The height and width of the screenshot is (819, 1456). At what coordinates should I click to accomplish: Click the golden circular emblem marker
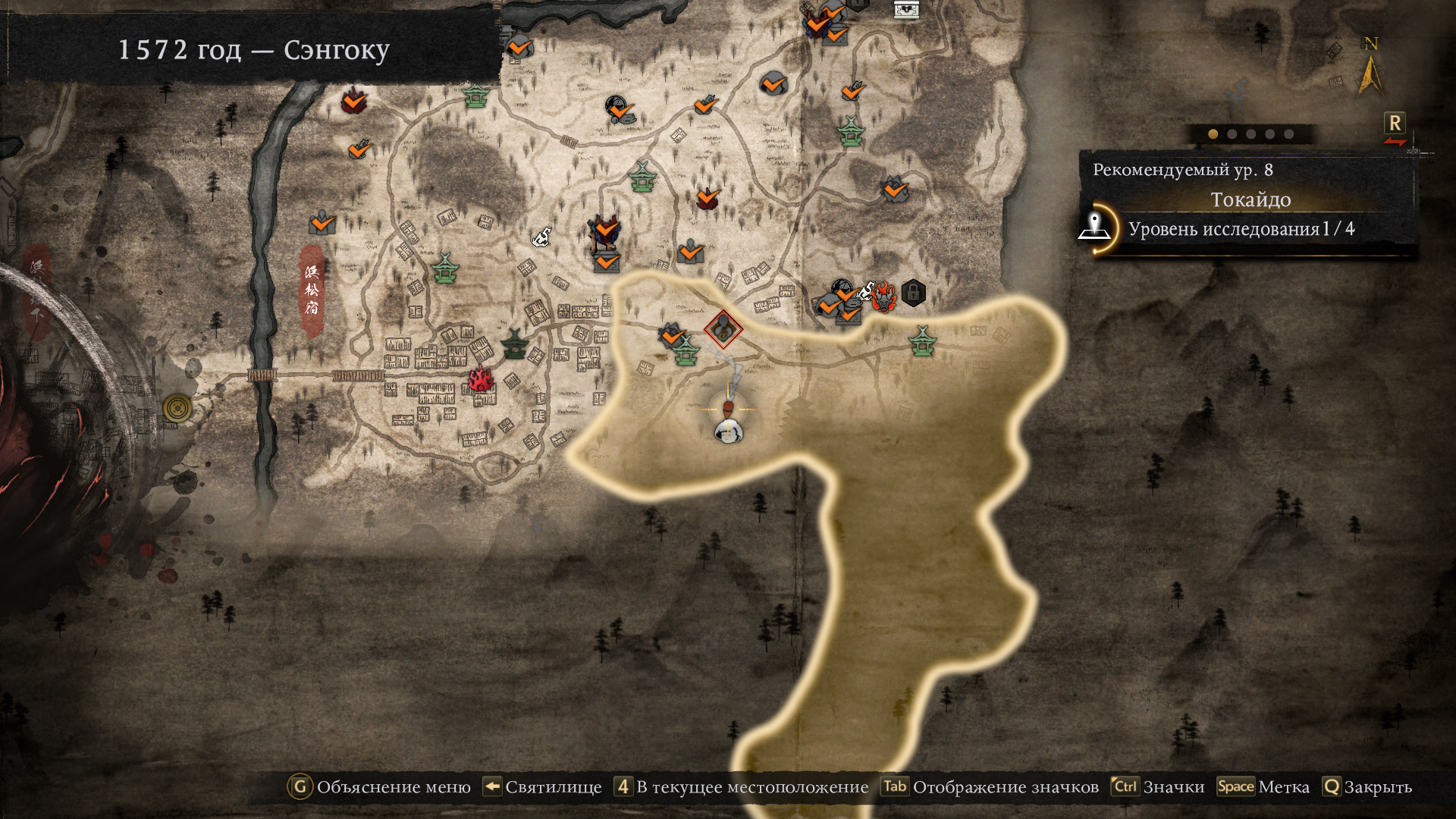(x=177, y=409)
